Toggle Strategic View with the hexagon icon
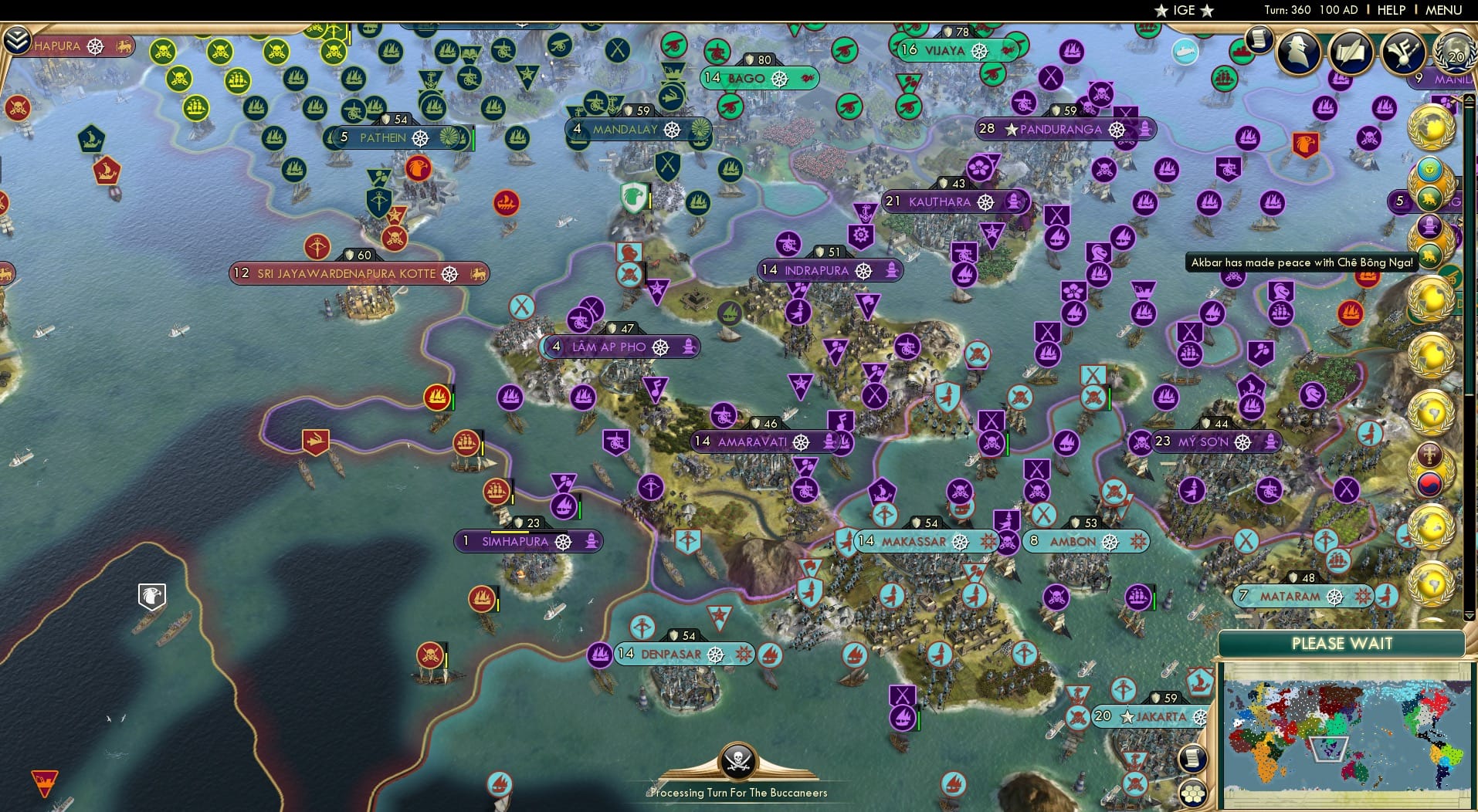Image resolution: width=1478 pixels, height=812 pixels. pyautogui.click(x=1192, y=792)
